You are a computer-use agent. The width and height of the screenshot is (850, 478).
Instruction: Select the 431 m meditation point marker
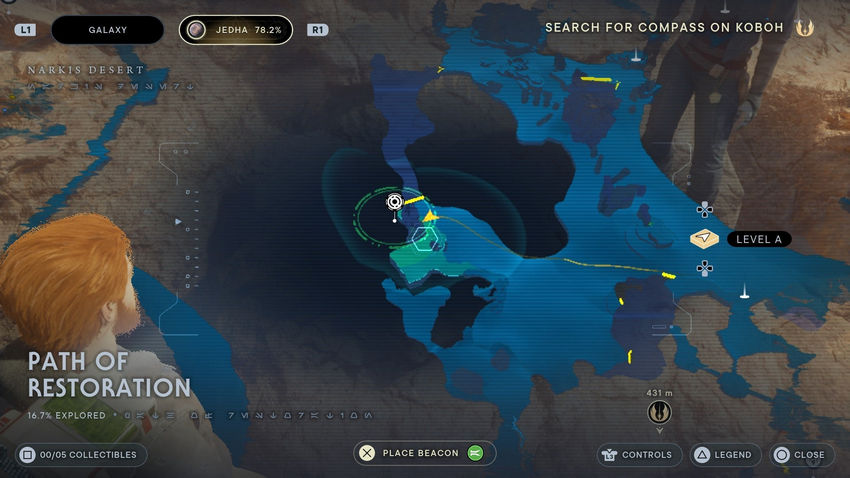tap(659, 411)
